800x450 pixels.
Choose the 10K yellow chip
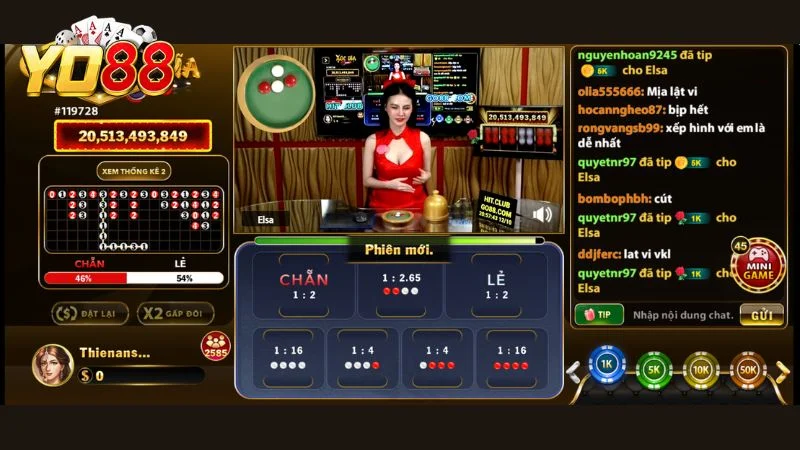(x=700, y=369)
